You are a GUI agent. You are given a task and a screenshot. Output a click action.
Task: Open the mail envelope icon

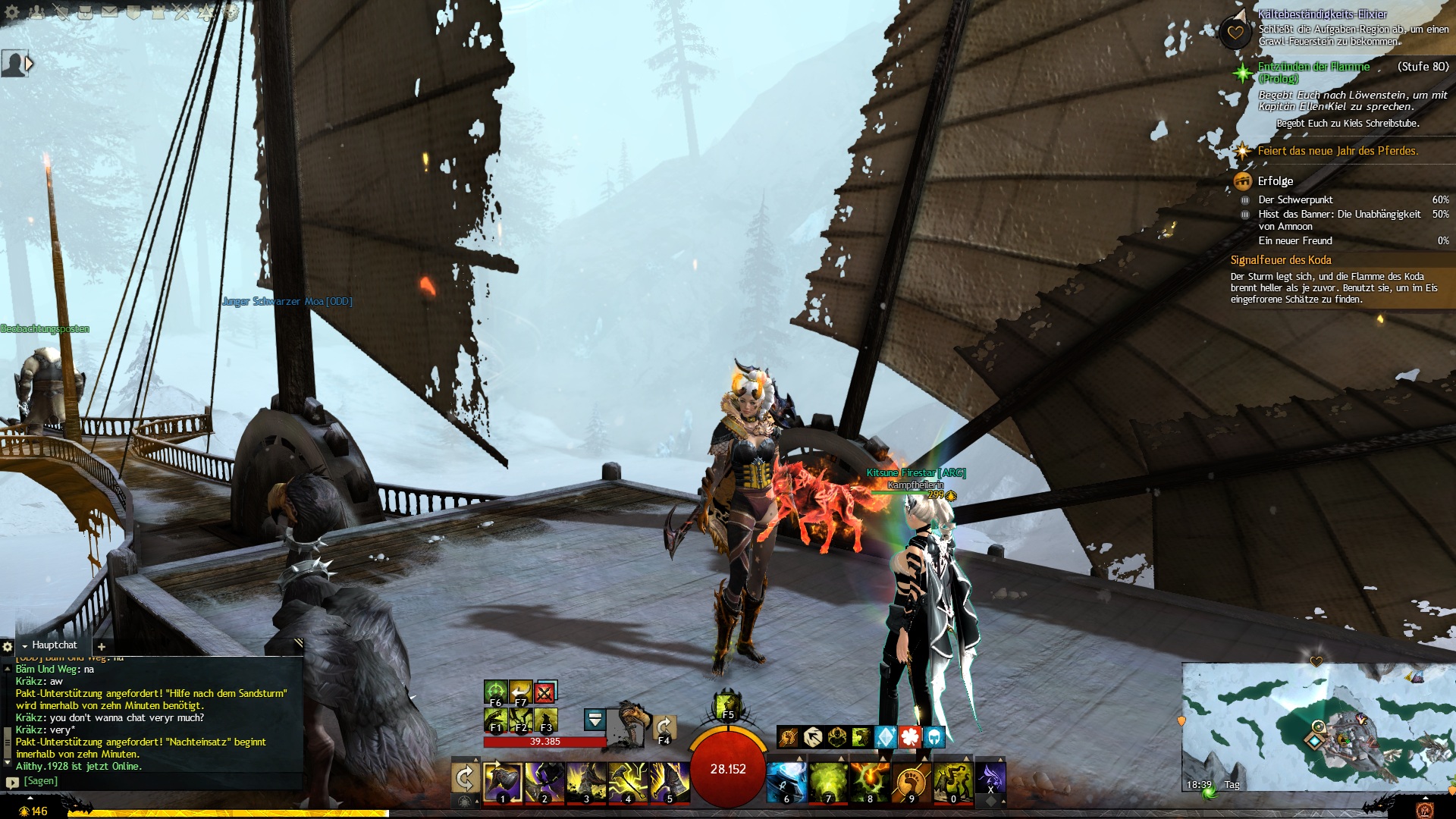coord(110,11)
